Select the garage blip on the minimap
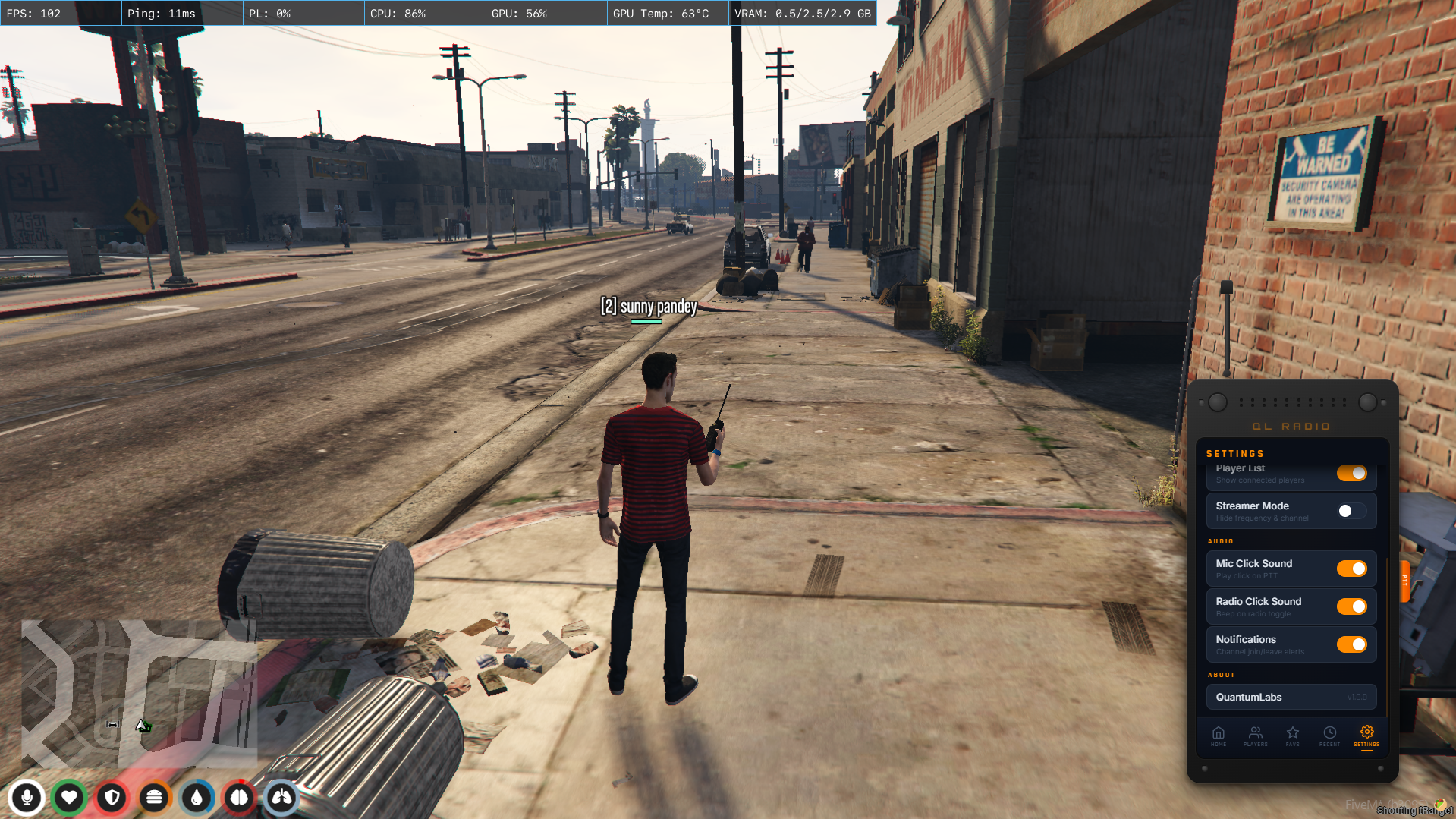1456x819 pixels. [x=112, y=724]
